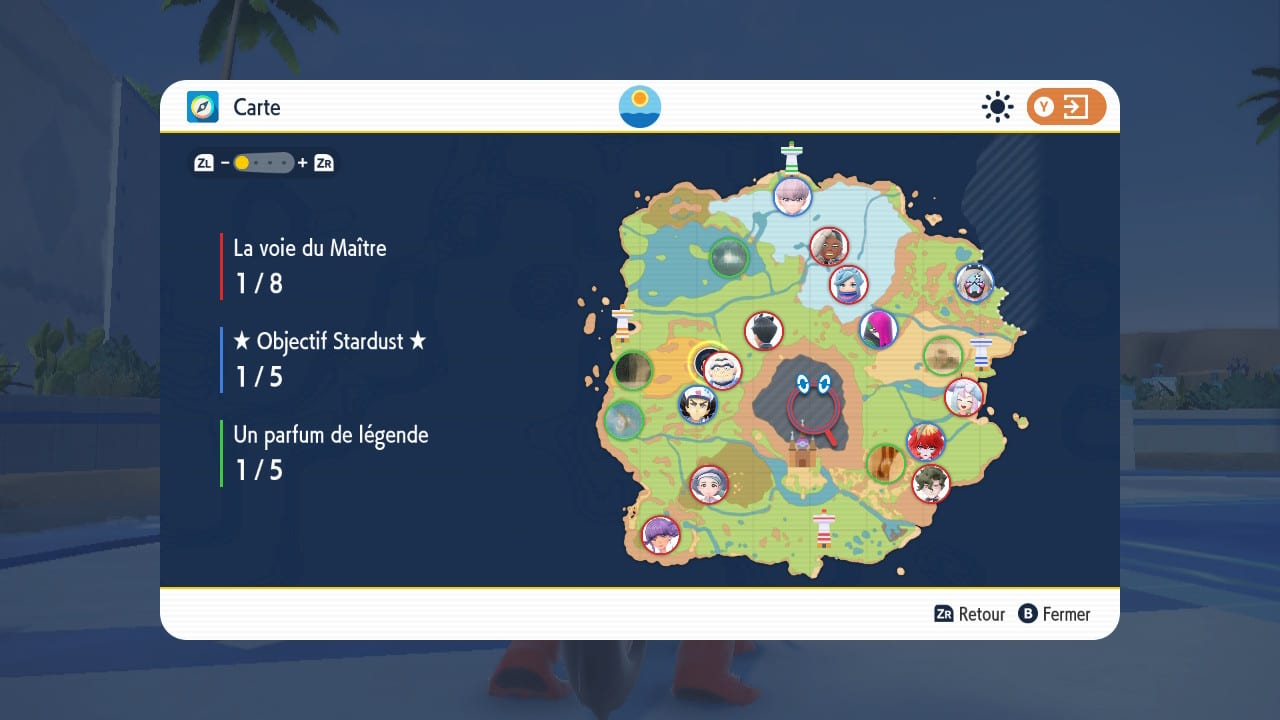This screenshot has height=720, width=1280.
Task: Select the blue-haired scarf-wearing portrait marker
Action: [x=848, y=284]
